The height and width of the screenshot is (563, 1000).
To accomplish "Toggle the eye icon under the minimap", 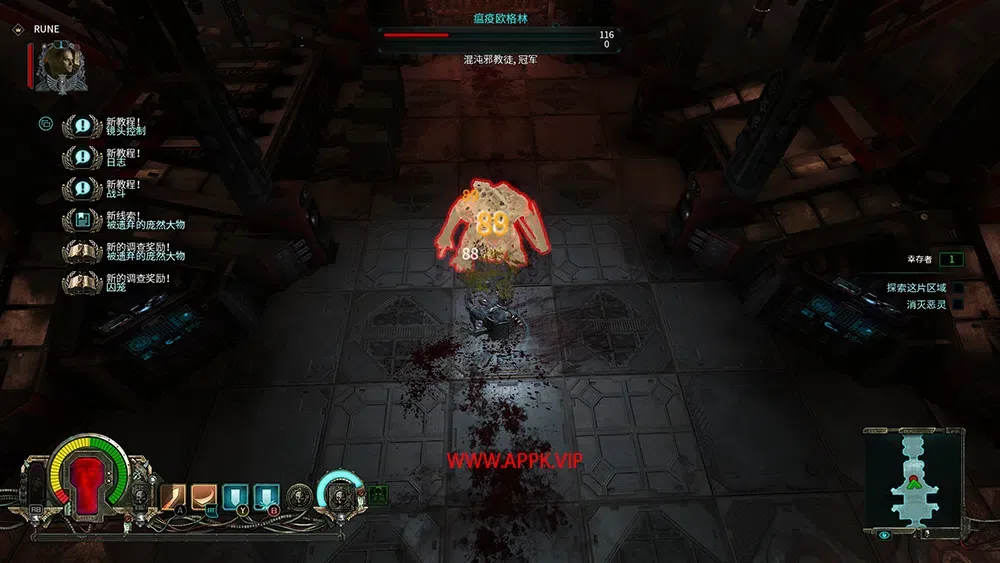I will pyautogui.click(x=884, y=536).
